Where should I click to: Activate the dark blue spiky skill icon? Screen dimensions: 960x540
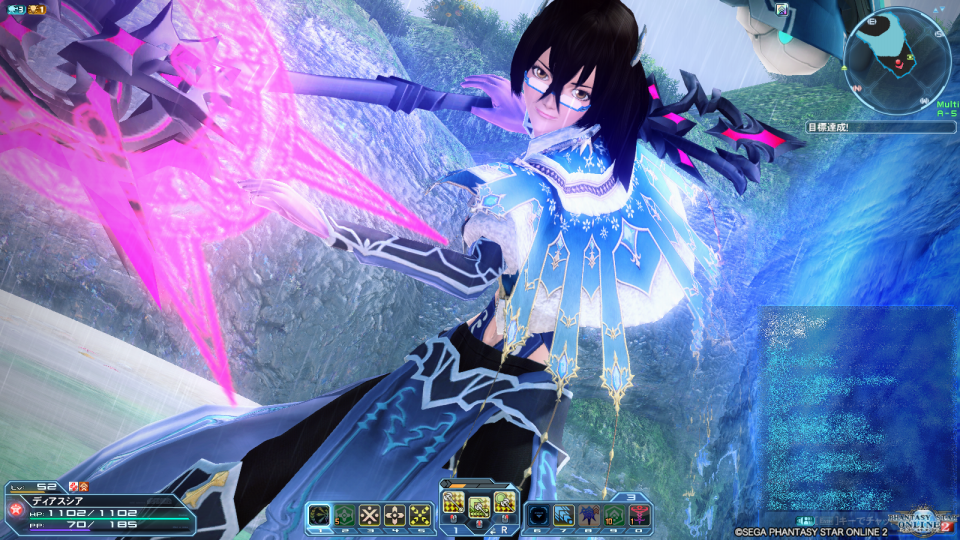click(589, 513)
